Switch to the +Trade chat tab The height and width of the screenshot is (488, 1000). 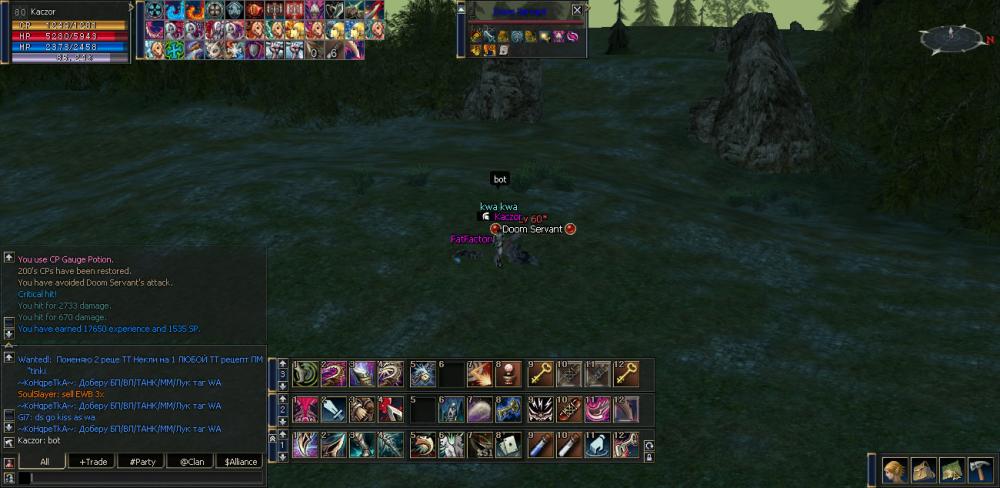pyautogui.click(x=92, y=461)
